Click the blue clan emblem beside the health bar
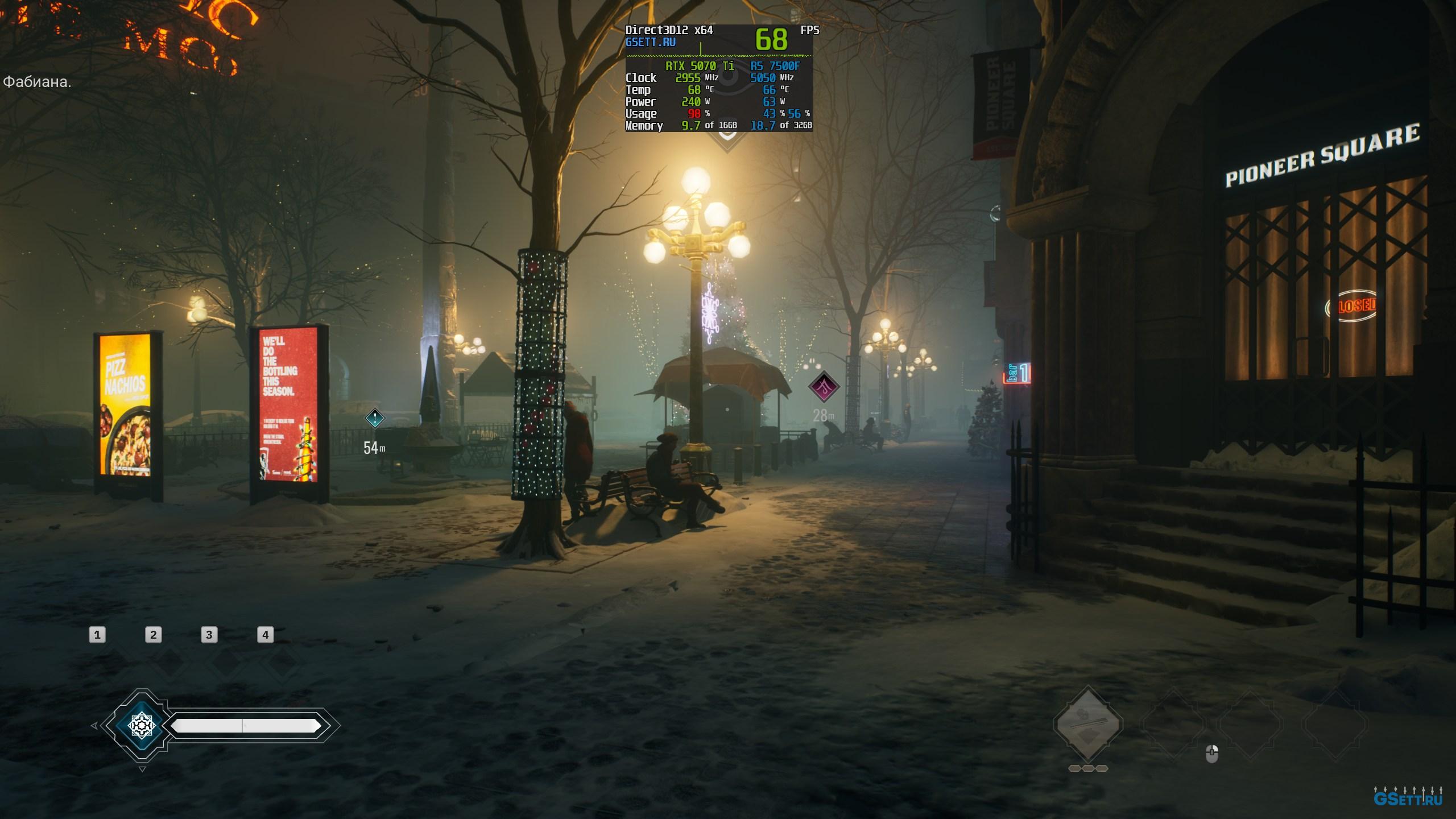 point(140,725)
